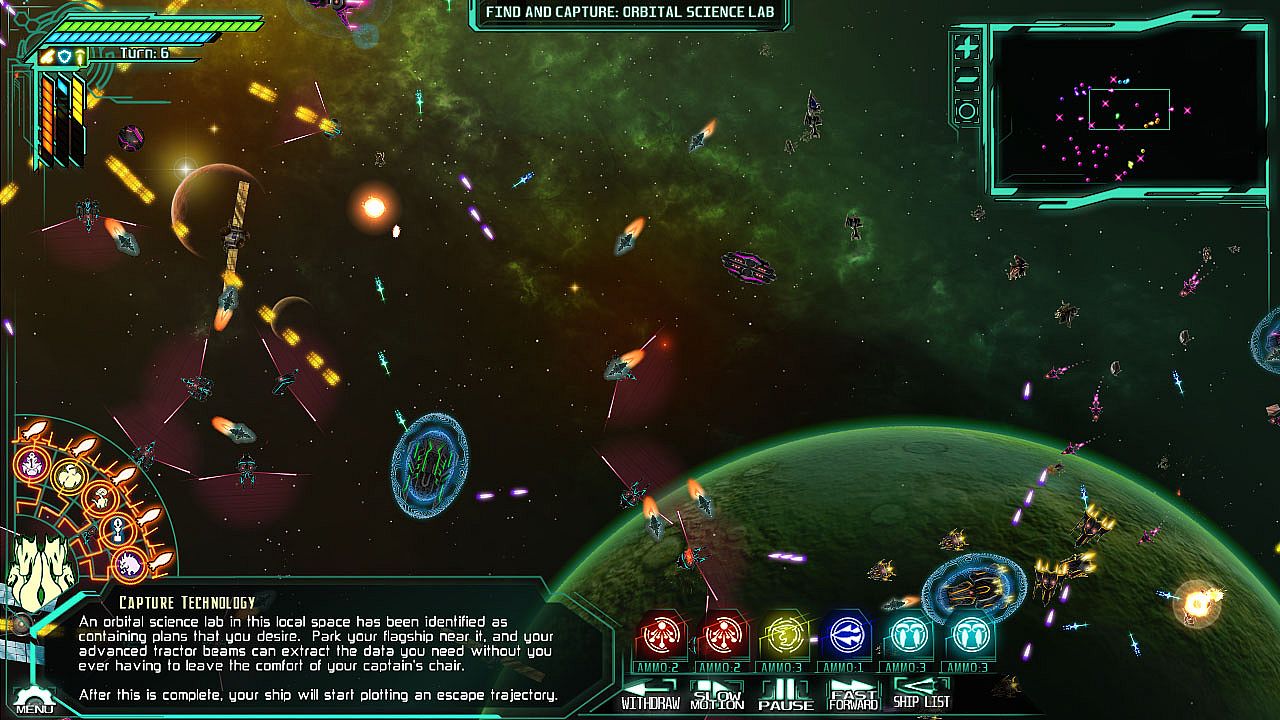The height and width of the screenshot is (720, 1280).
Task: Activate Fast Forward speed
Action: (853, 694)
